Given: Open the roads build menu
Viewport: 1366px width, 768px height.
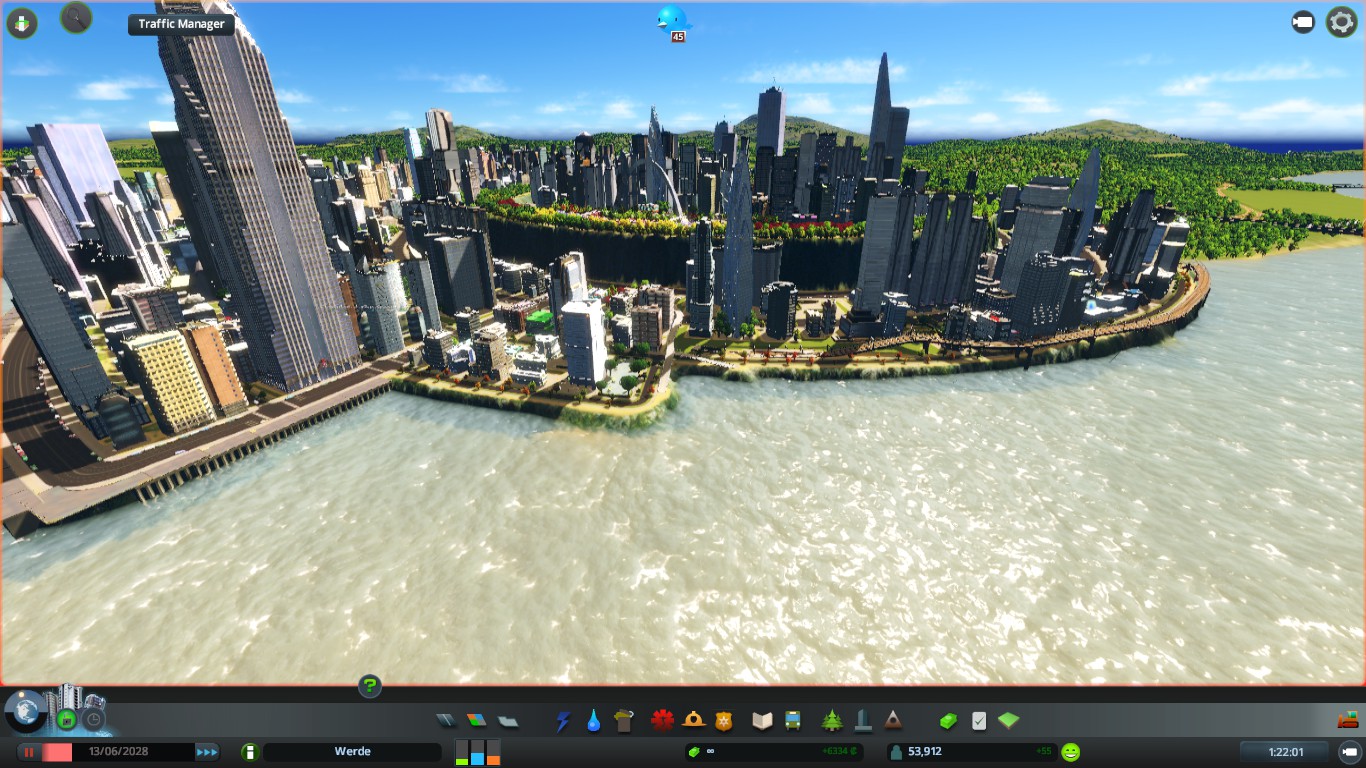Looking at the screenshot, I should tap(446, 720).
